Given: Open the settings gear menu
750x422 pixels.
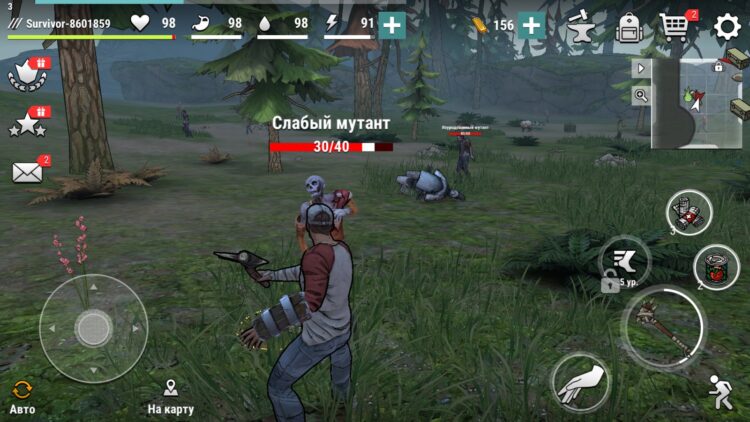Looking at the screenshot, I should [726, 27].
